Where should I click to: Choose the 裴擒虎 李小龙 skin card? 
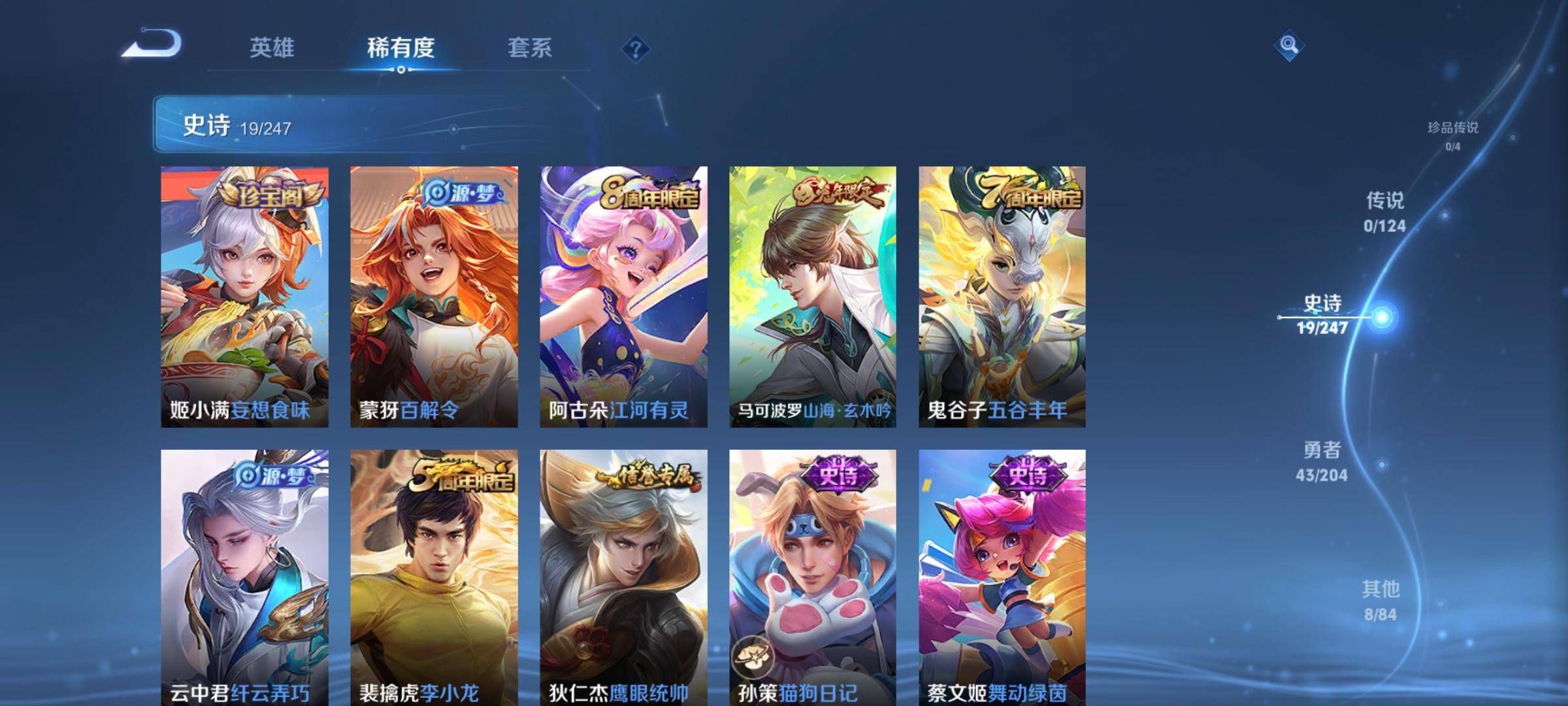point(434,575)
